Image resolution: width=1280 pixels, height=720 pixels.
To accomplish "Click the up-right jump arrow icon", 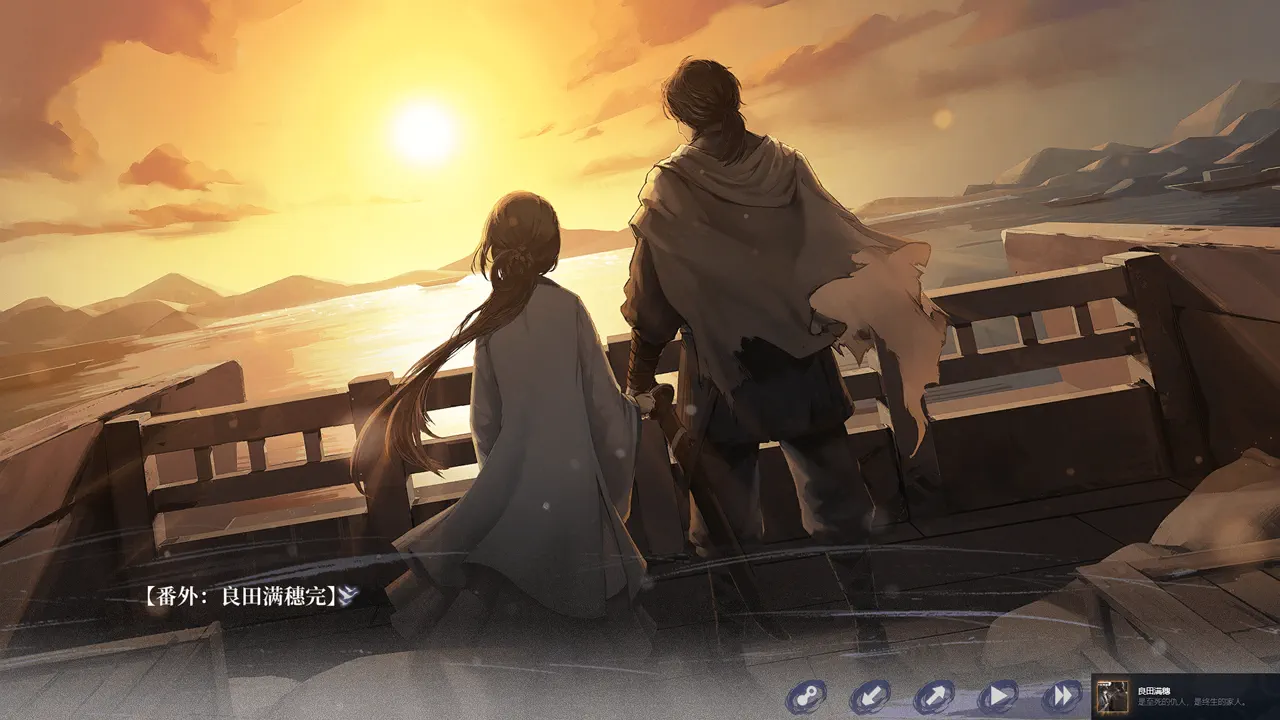I will [x=935, y=696].
